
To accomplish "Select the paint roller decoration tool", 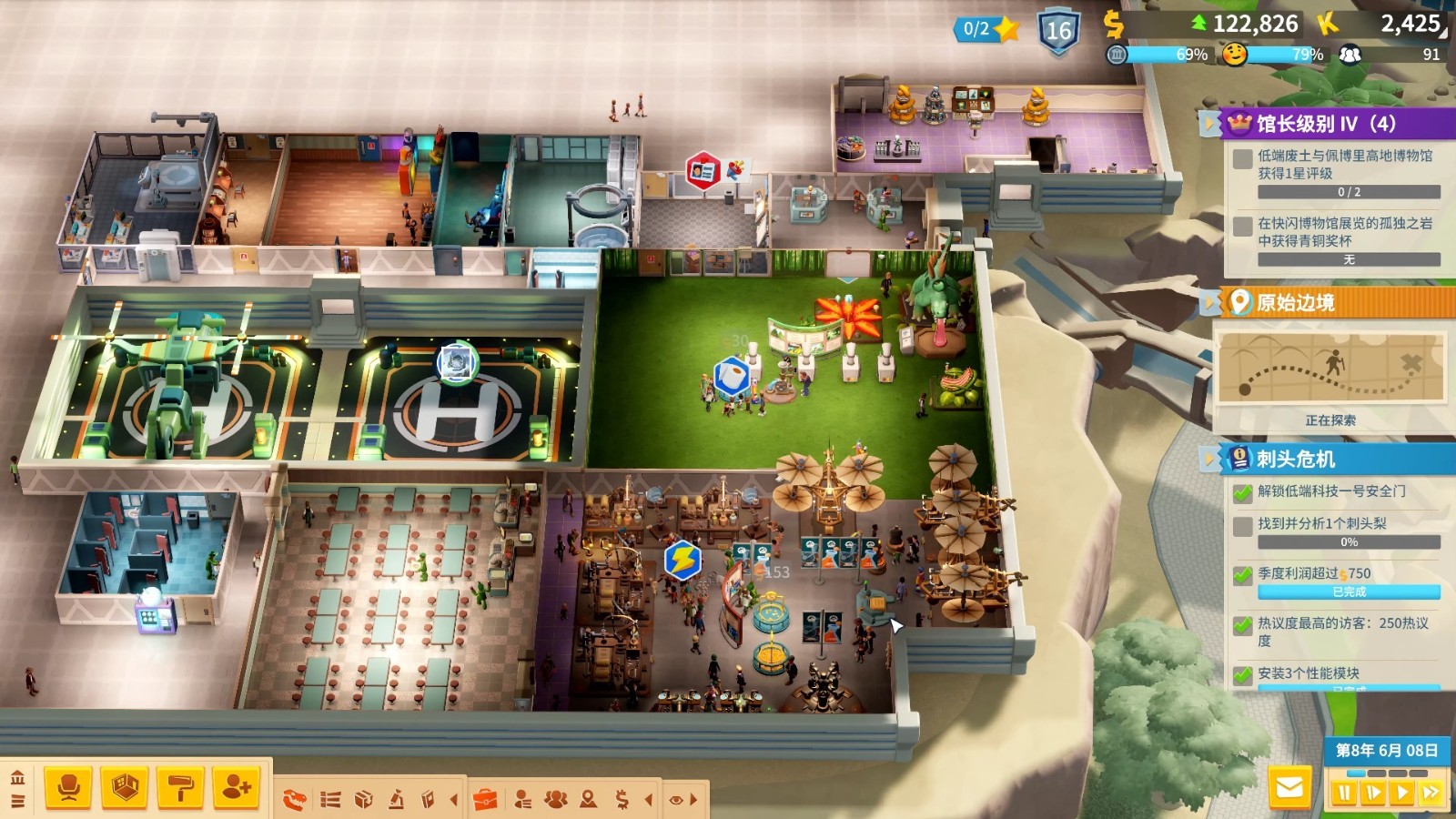I will (x=181, y=788).
